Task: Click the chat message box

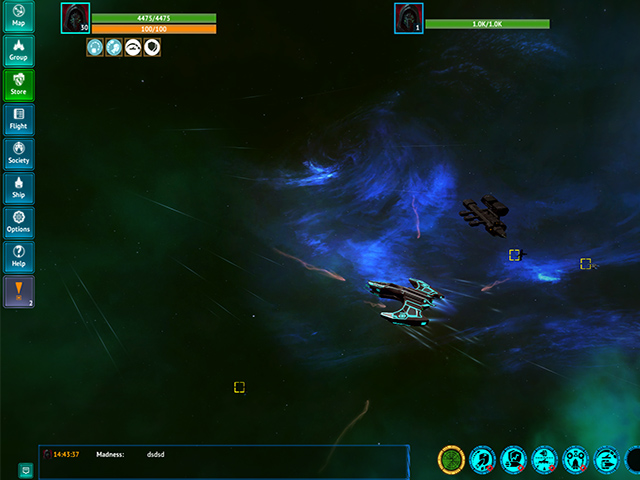Action: click(x=223, y=461)
